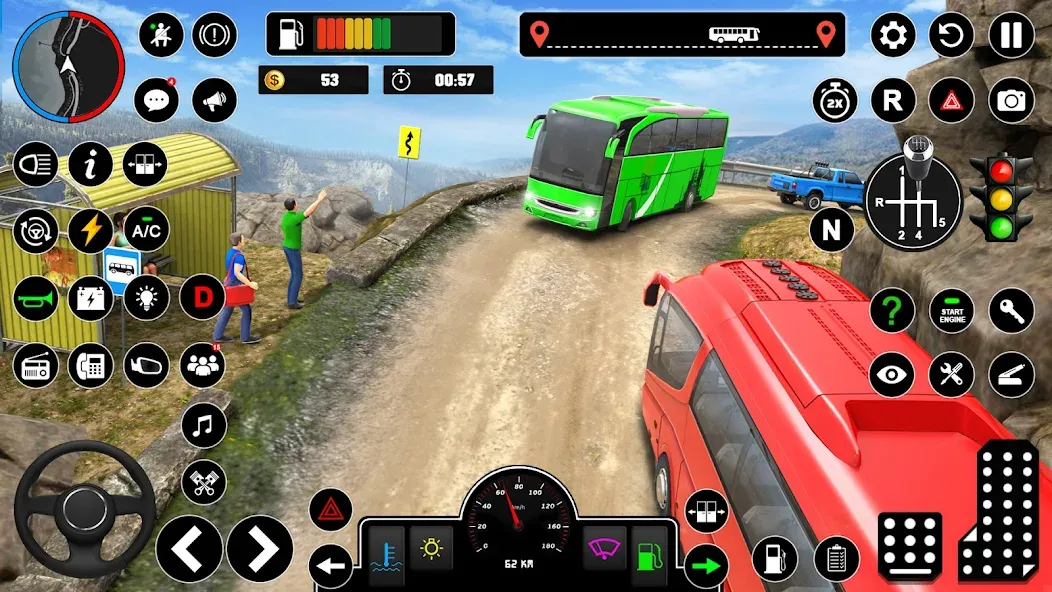Open the repair tools icon

pos(951,375)
